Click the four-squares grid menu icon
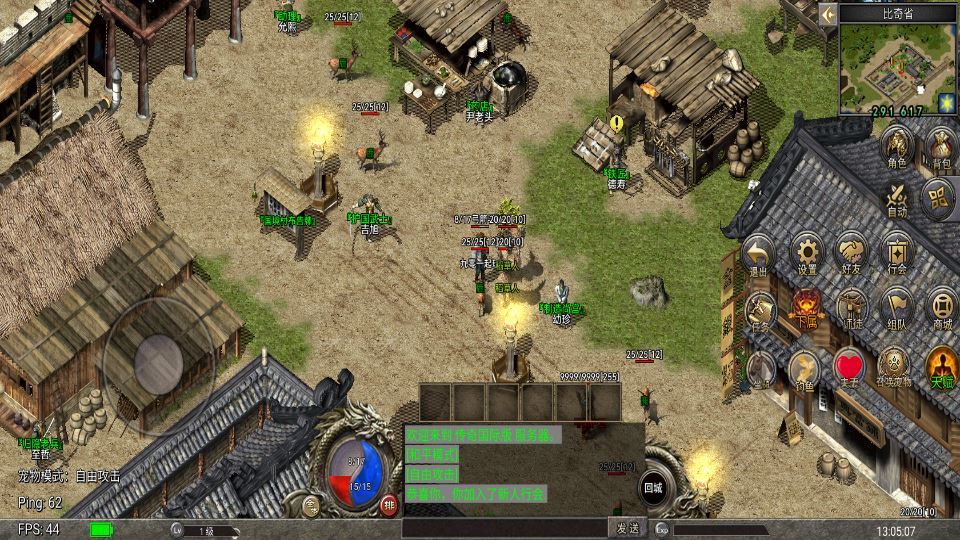 940,197
